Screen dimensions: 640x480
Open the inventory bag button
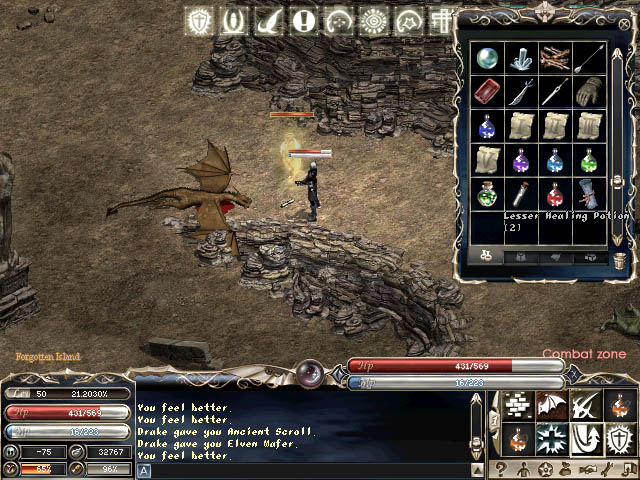(566, 469)
